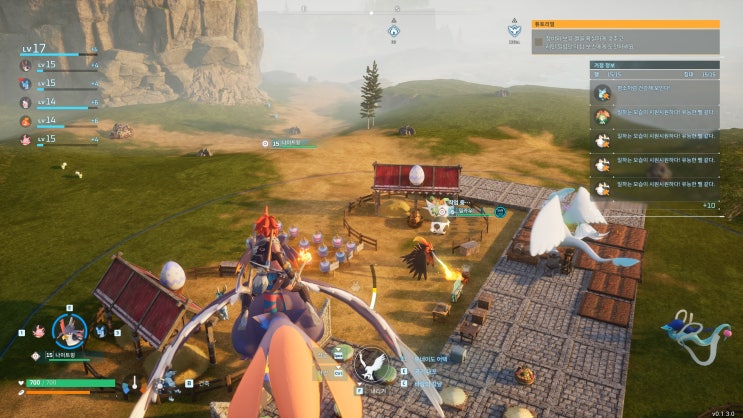Switch to the pink Pal beside portrait
743x418 pixels.
point(37,330)
